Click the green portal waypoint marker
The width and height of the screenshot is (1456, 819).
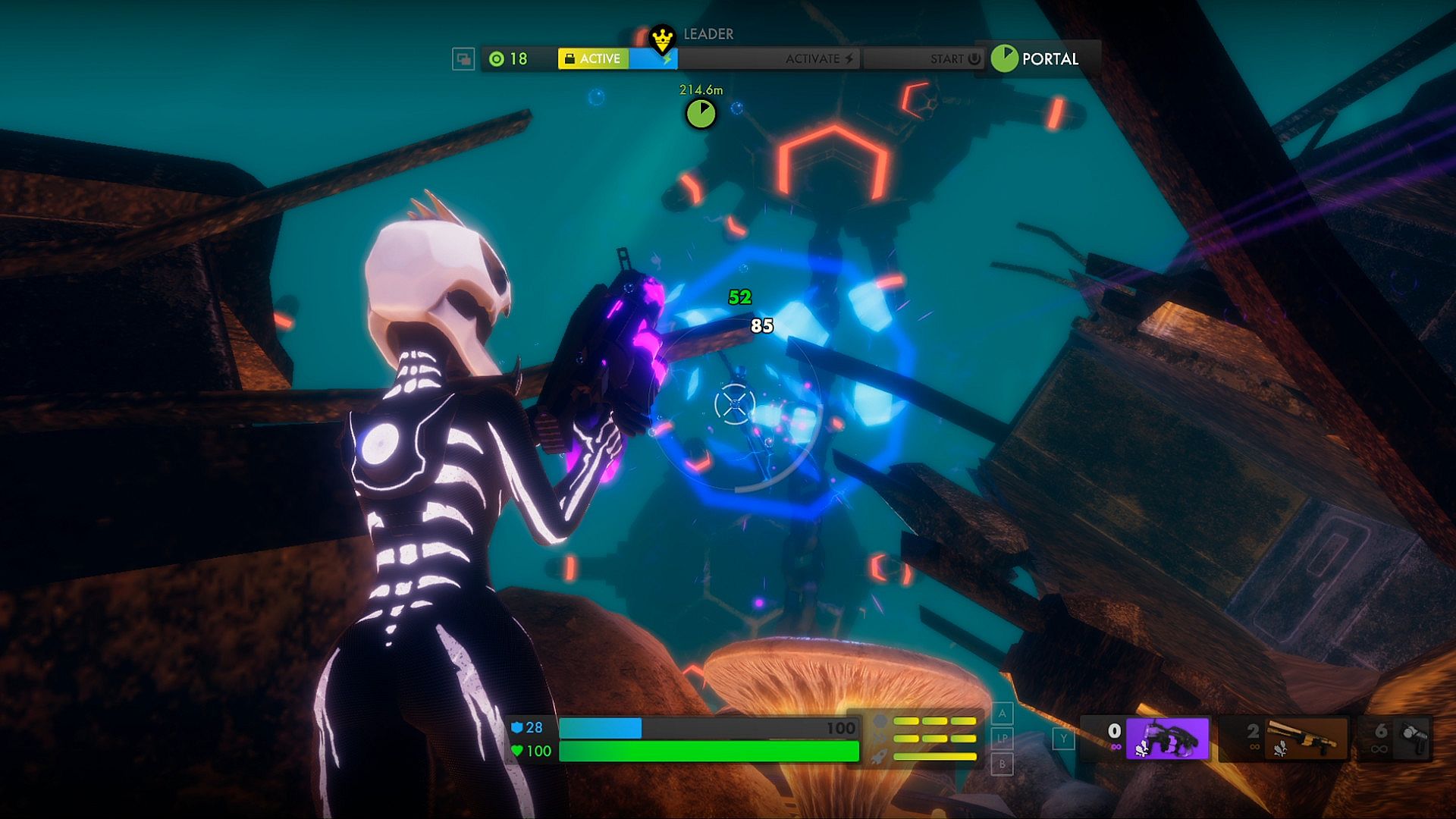click(x=701, y=114)
